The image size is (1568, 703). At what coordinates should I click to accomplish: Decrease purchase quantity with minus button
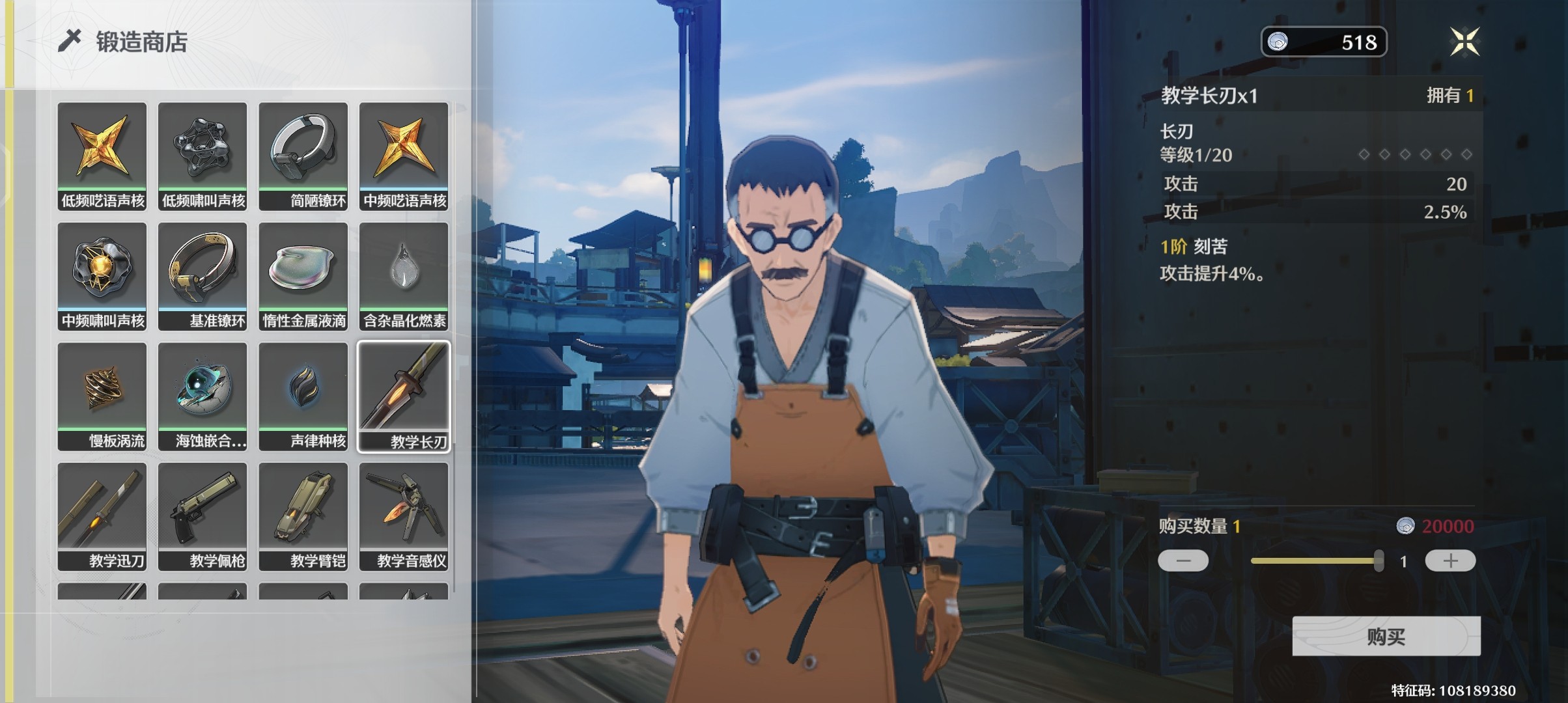click(1183, 560)
